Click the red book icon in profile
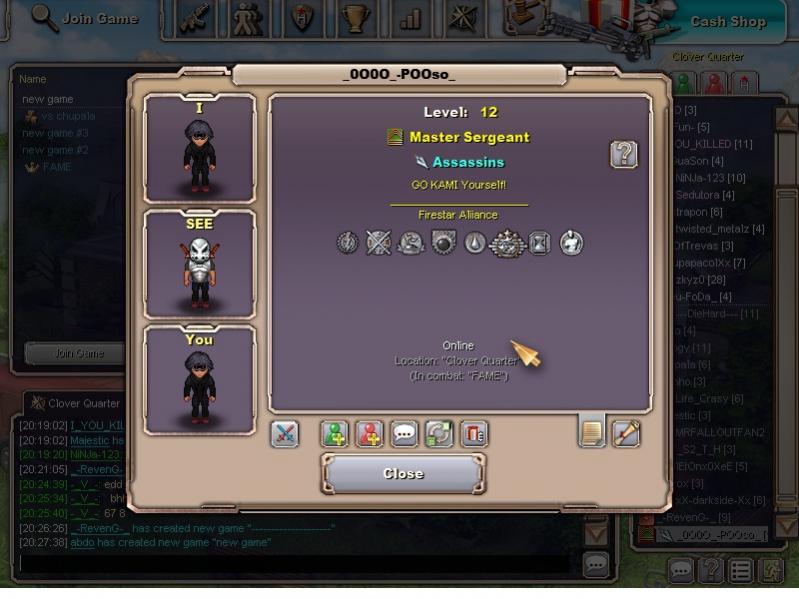This screenshot has width=799, height=599. point(472,434)
